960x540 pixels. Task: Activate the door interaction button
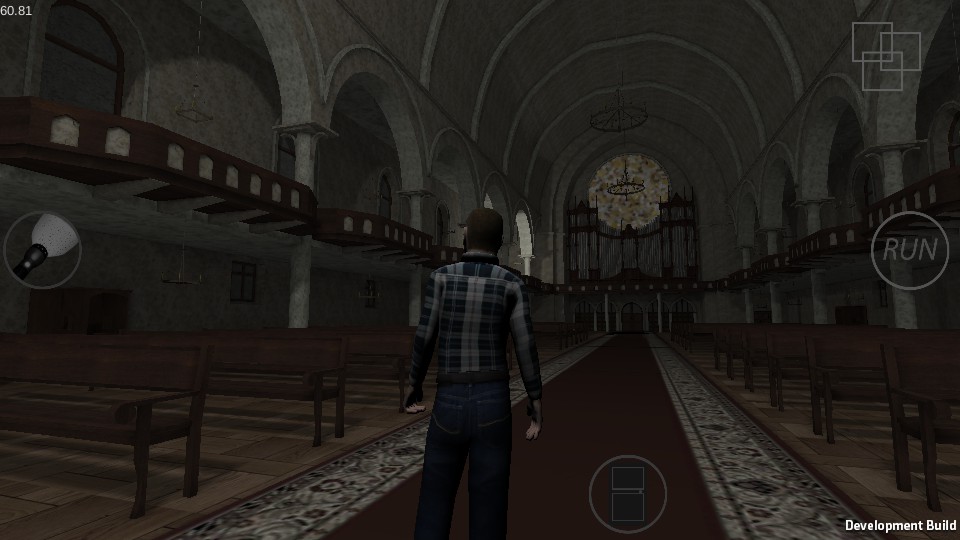[x=627, y=493]
